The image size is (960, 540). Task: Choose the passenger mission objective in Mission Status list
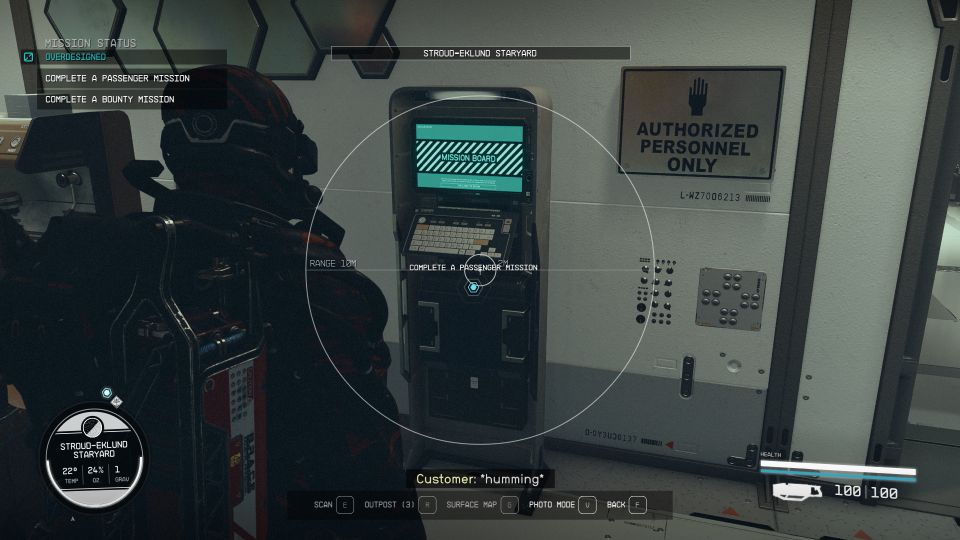point(117,78)
